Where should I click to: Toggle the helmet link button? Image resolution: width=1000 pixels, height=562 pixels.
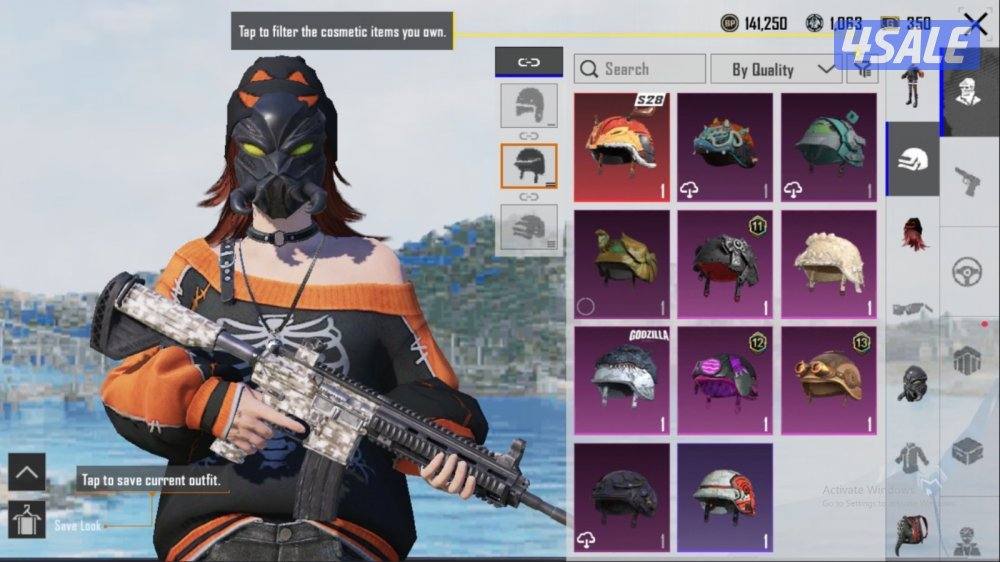pyautogui.click(x=528, y=62)
